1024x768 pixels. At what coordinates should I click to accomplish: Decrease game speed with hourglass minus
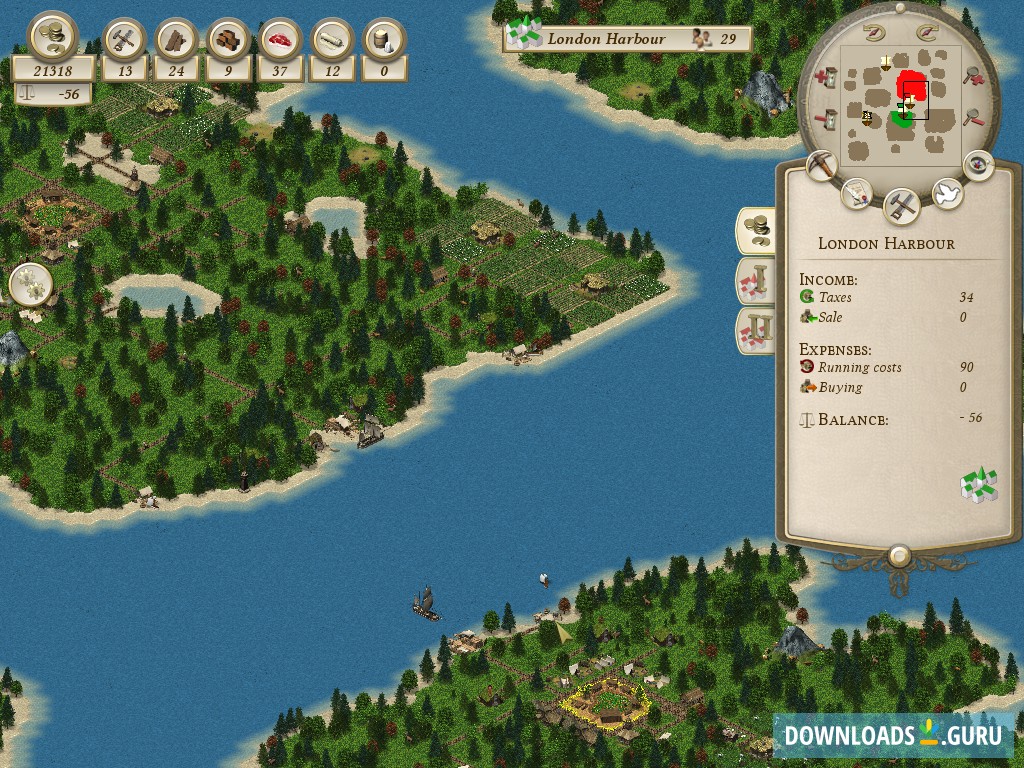[826, 118]
